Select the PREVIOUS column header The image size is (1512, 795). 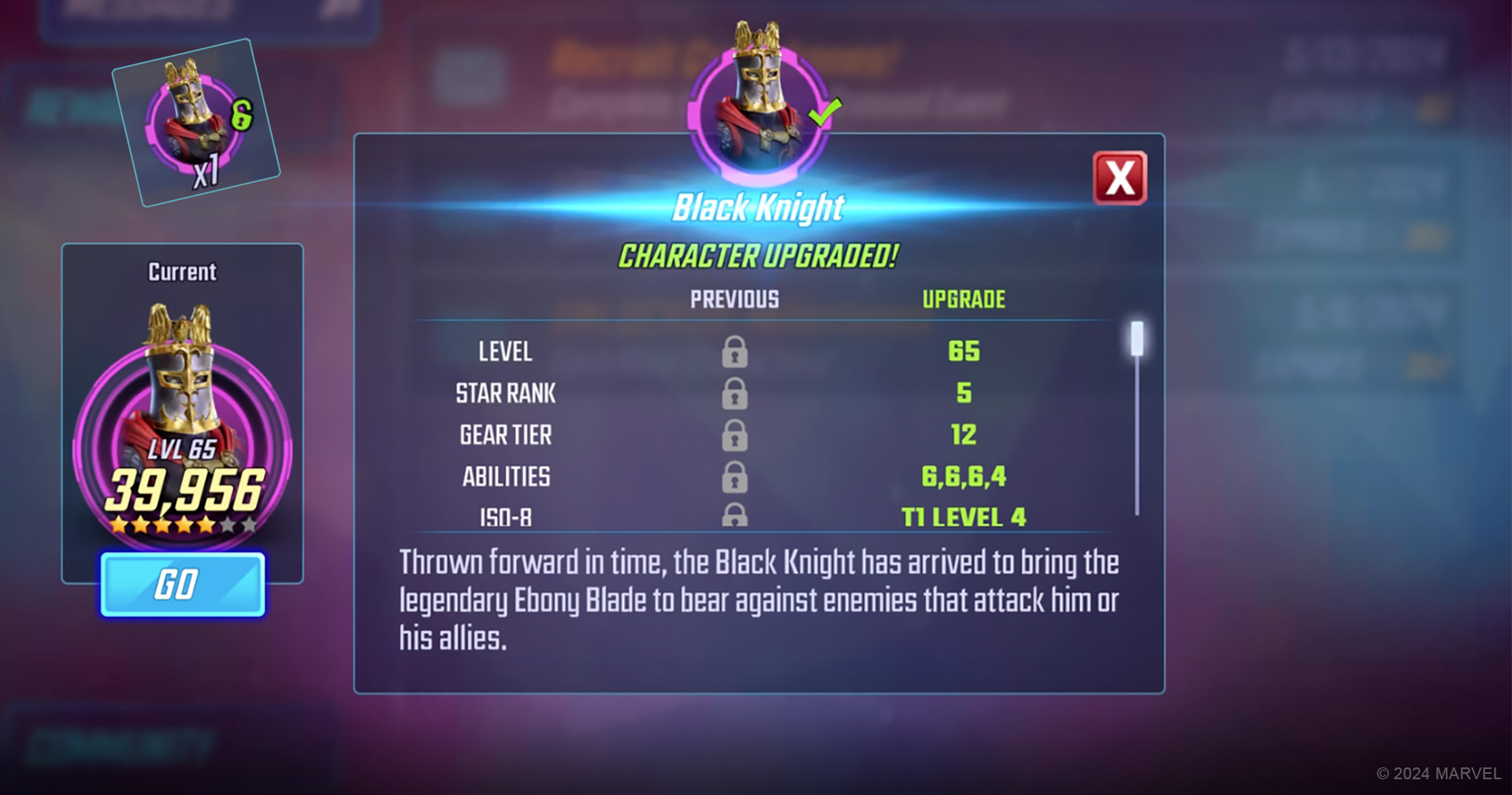point(734,299)
